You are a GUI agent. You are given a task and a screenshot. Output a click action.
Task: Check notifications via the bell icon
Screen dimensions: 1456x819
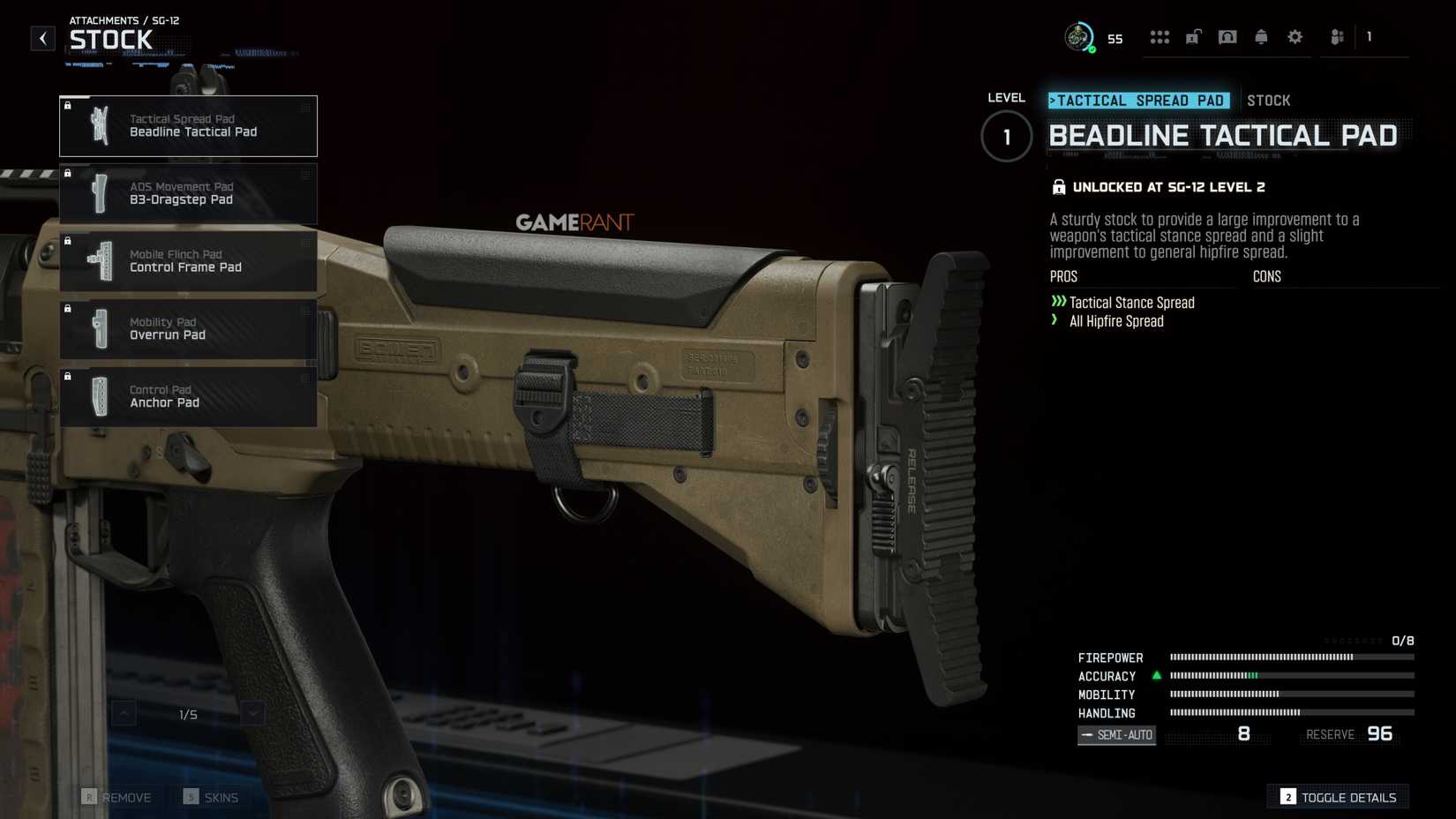[x=1260, y=37]
